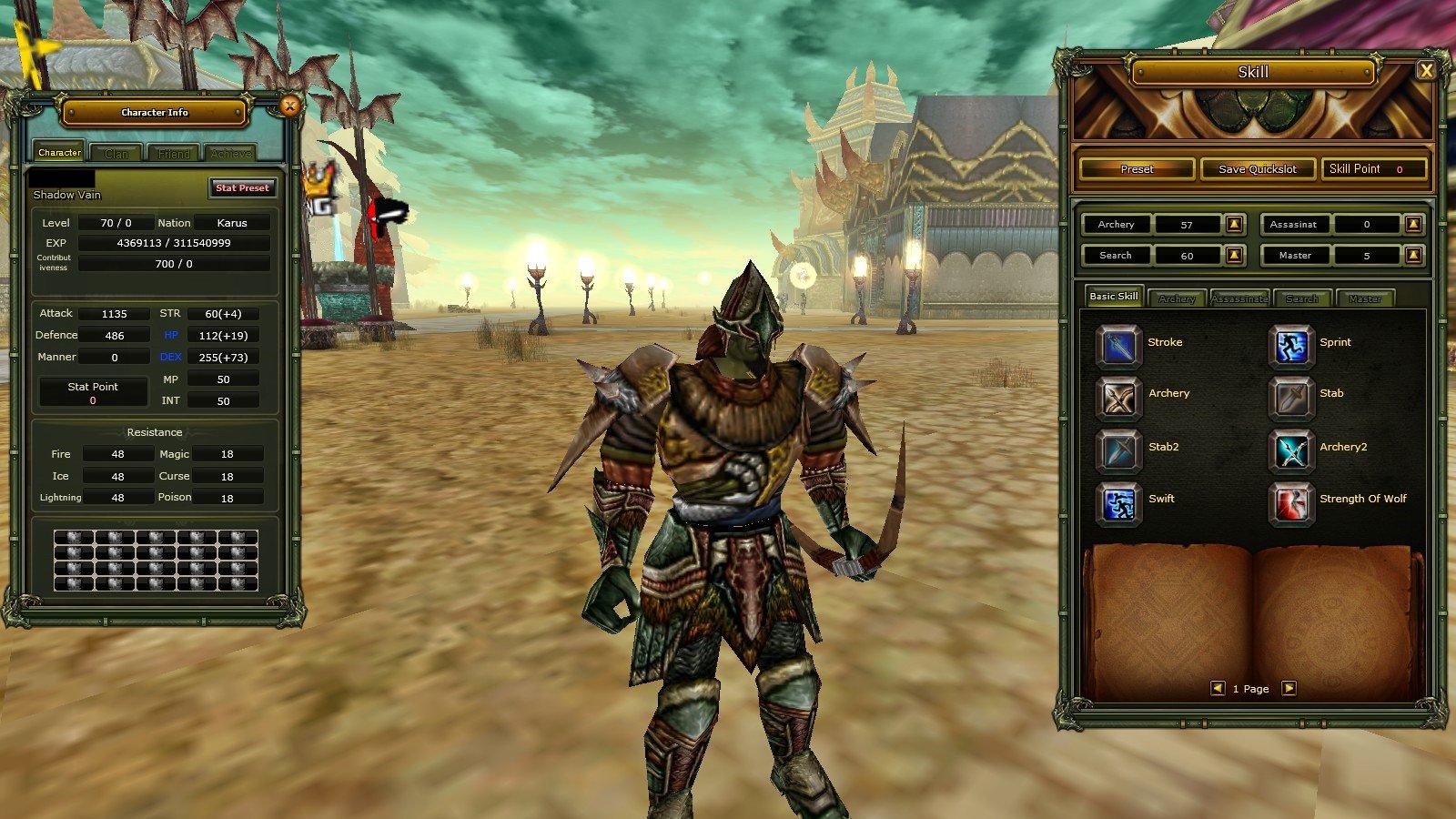The width and height of the screenshot is (1456, 819).
Task: Activate the Archery skill icon
Action: (x=1117, y=399)
